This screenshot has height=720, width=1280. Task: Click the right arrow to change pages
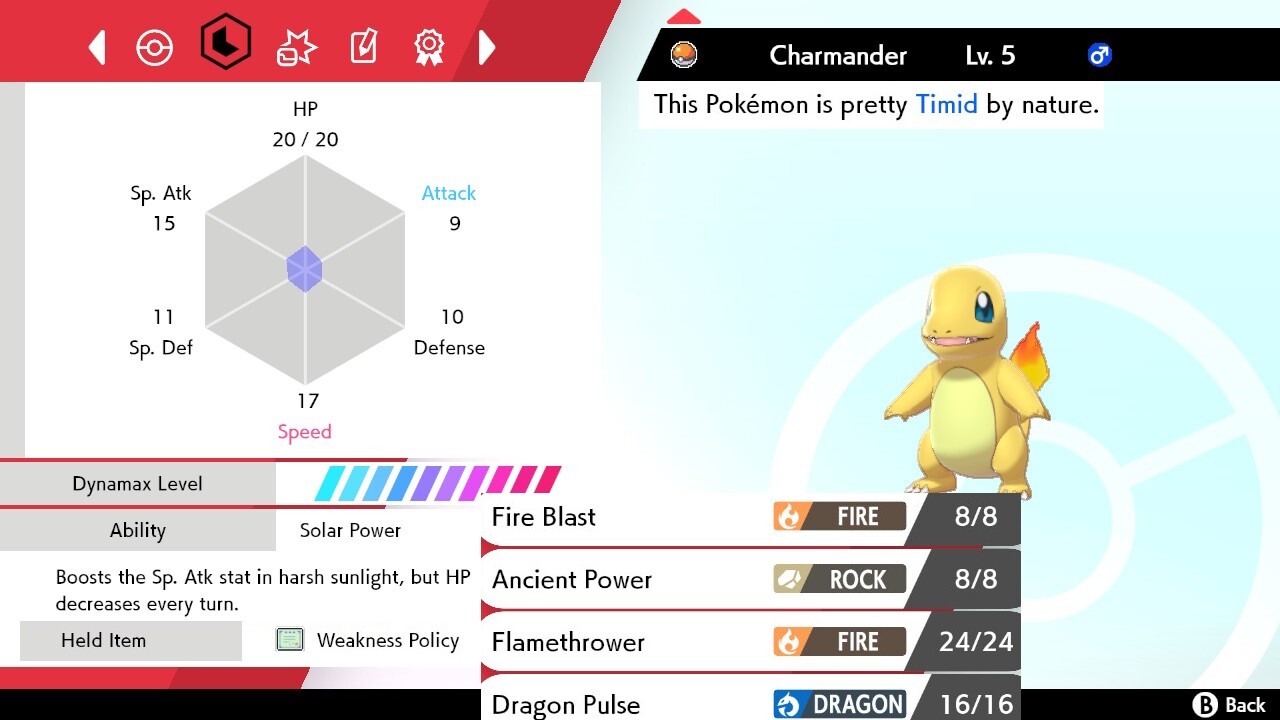(x=487, y=45)
